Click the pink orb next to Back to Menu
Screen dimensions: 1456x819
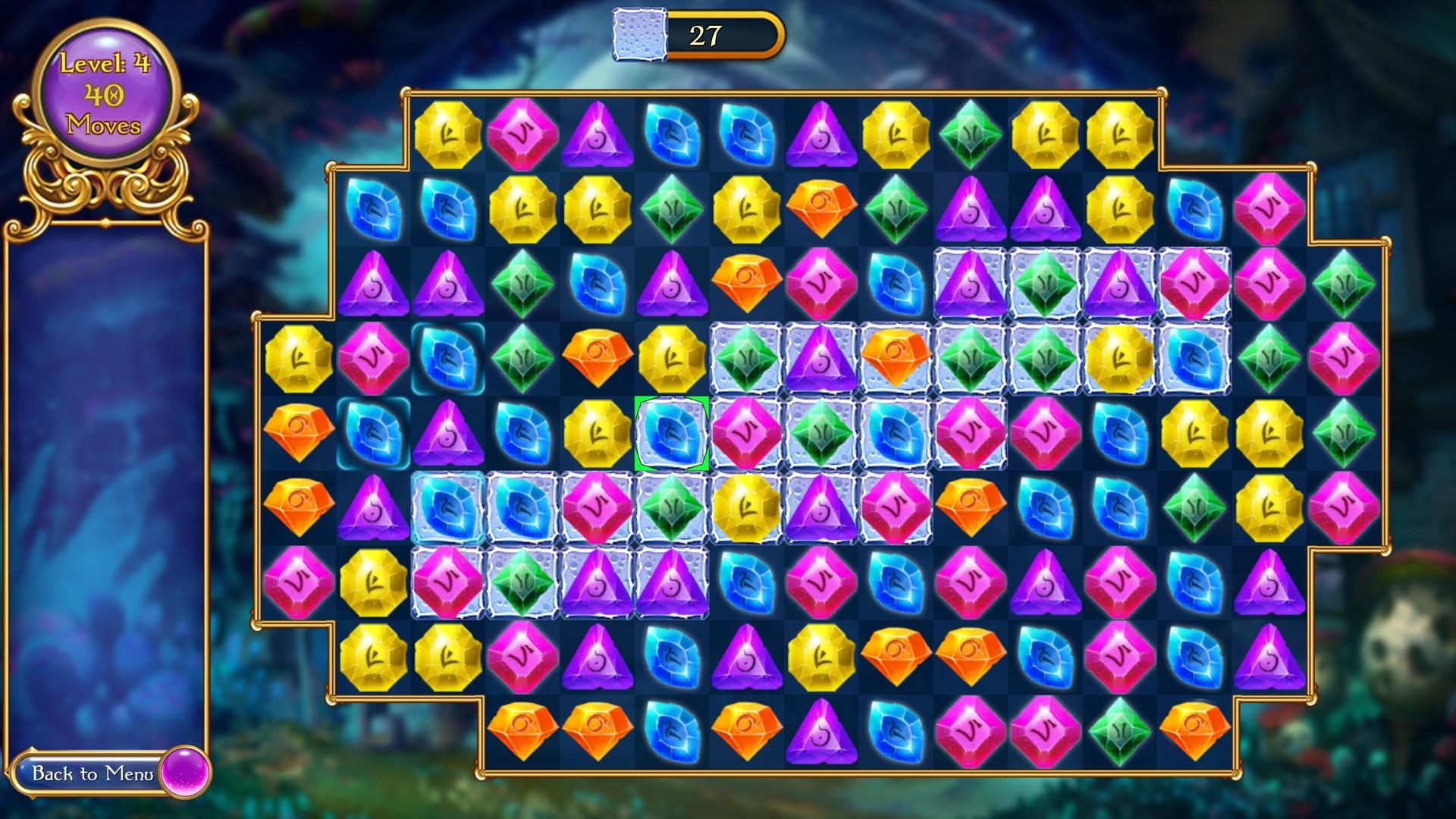pyautogui.click(x=186, y=775)
